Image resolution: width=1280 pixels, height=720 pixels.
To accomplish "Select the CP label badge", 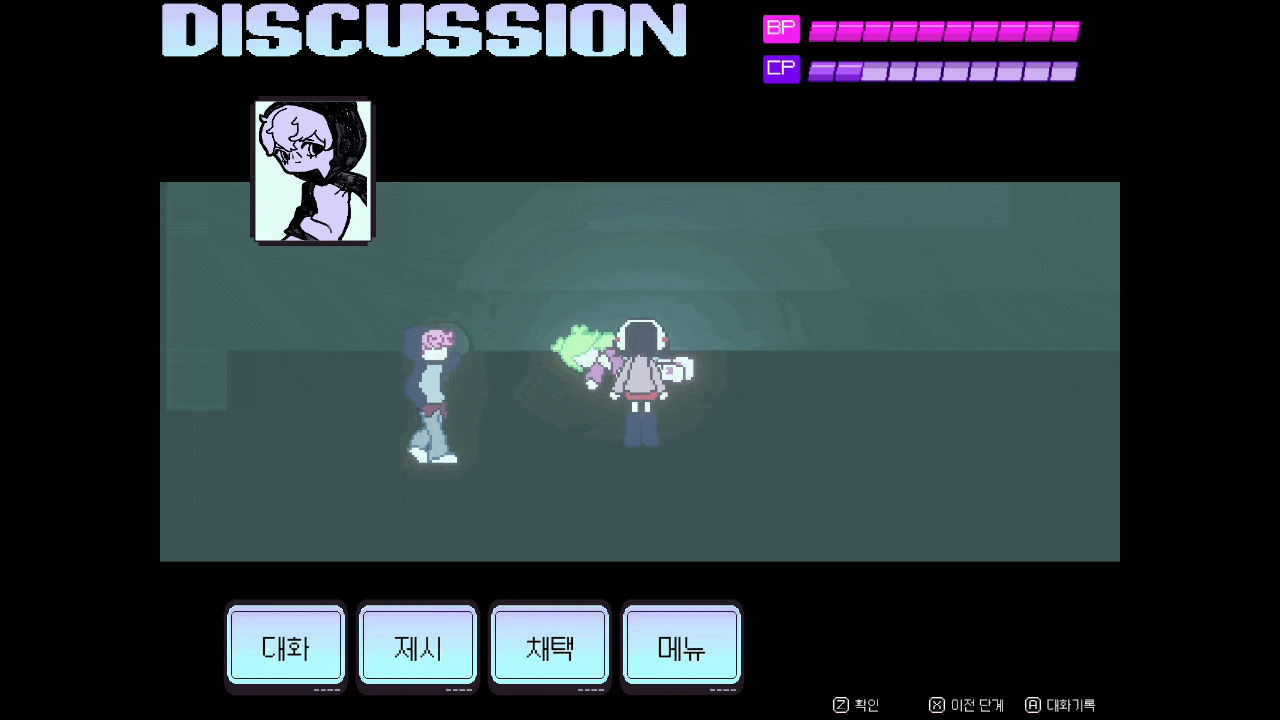I will pyautogui.click(x=781, y=68).
